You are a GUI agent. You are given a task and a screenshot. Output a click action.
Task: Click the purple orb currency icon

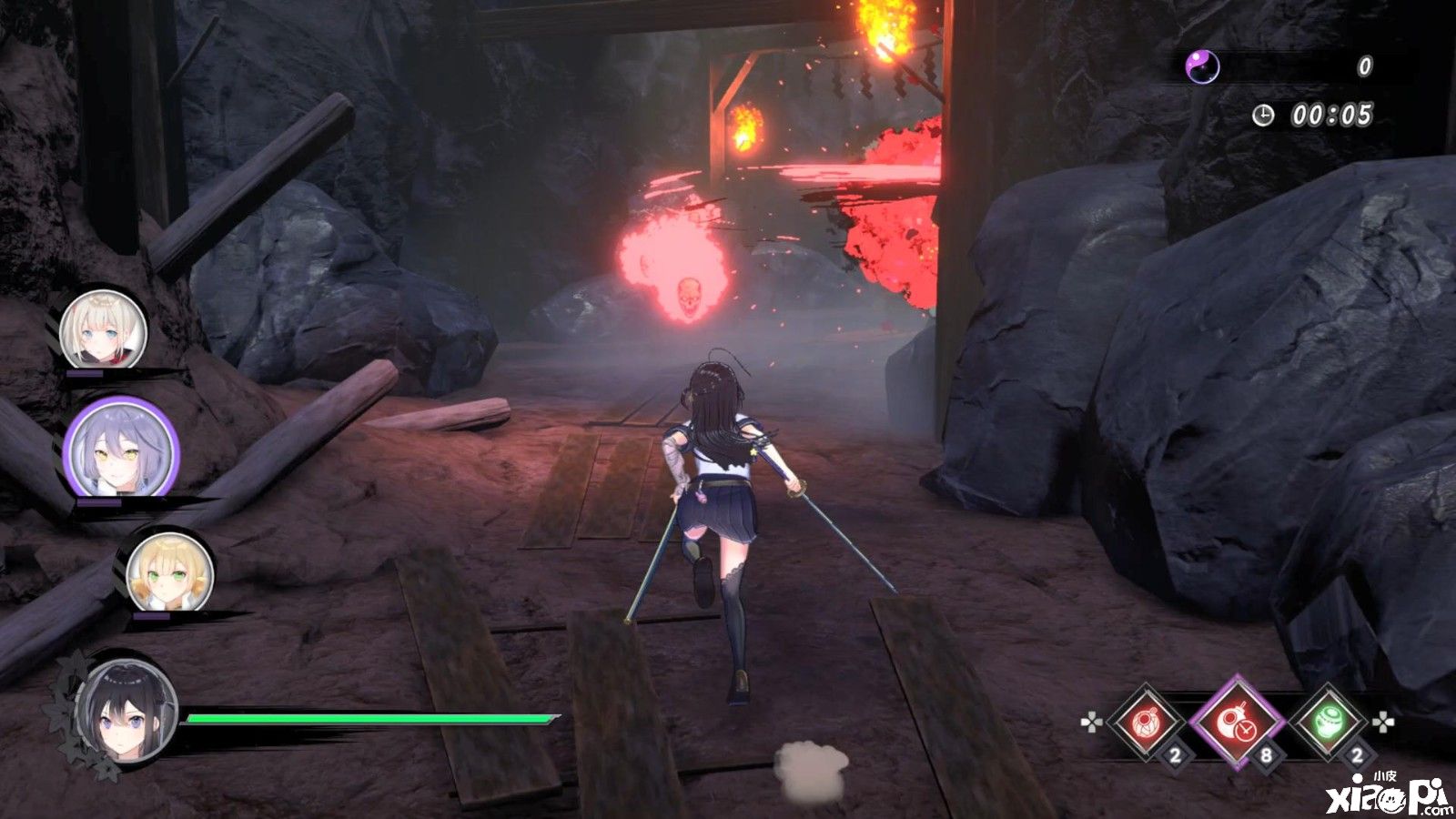tap(1202, 66)
